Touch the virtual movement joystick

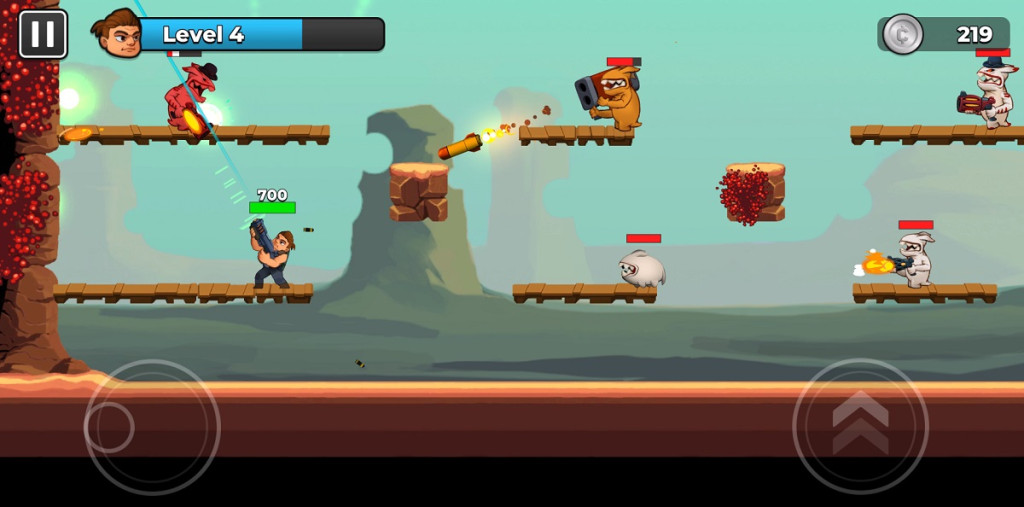[x=151, y=427]
